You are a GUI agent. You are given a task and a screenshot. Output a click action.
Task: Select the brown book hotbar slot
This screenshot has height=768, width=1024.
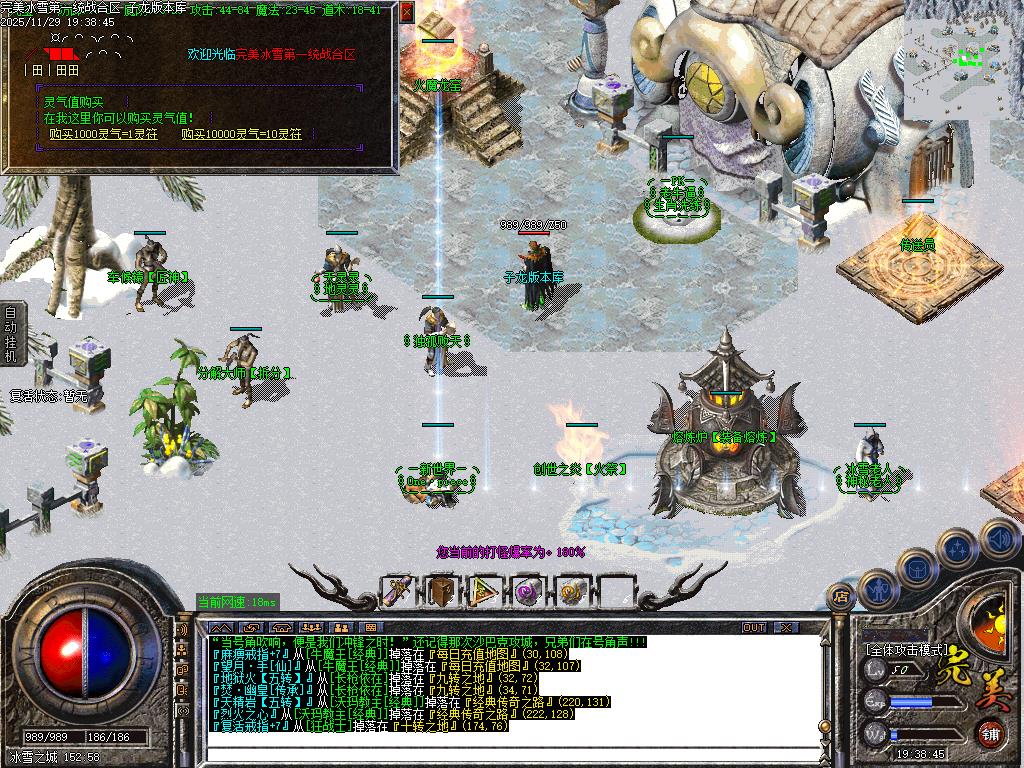441,592
